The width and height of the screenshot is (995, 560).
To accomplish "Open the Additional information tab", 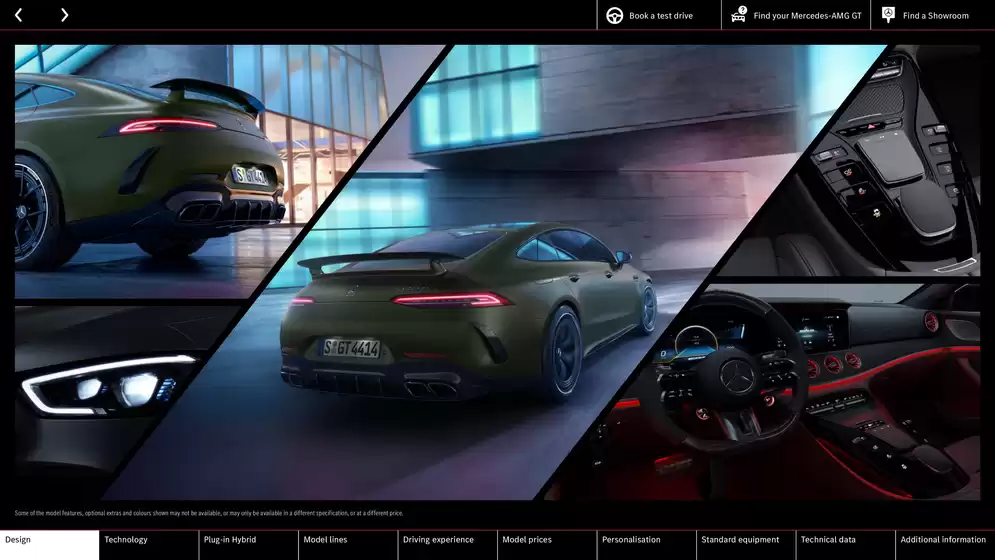I will click(x=945, y=544).
